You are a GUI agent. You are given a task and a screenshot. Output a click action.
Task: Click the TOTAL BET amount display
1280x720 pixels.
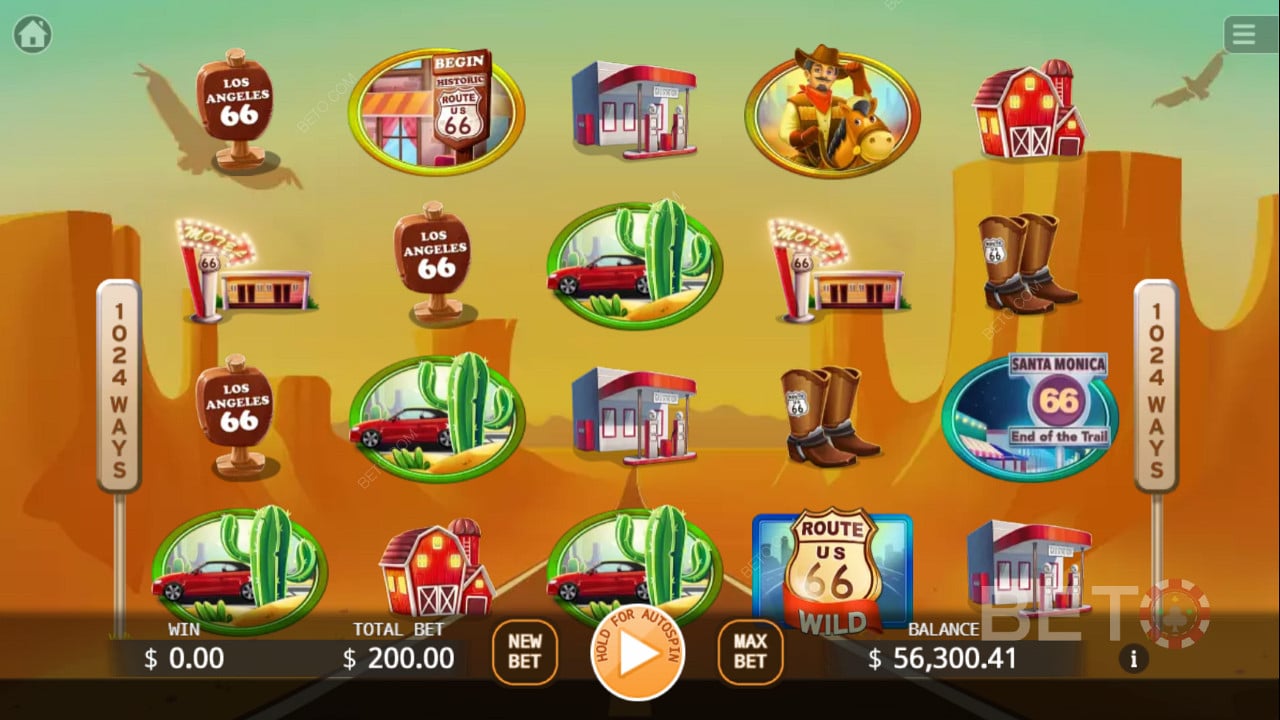click(398, 658)
